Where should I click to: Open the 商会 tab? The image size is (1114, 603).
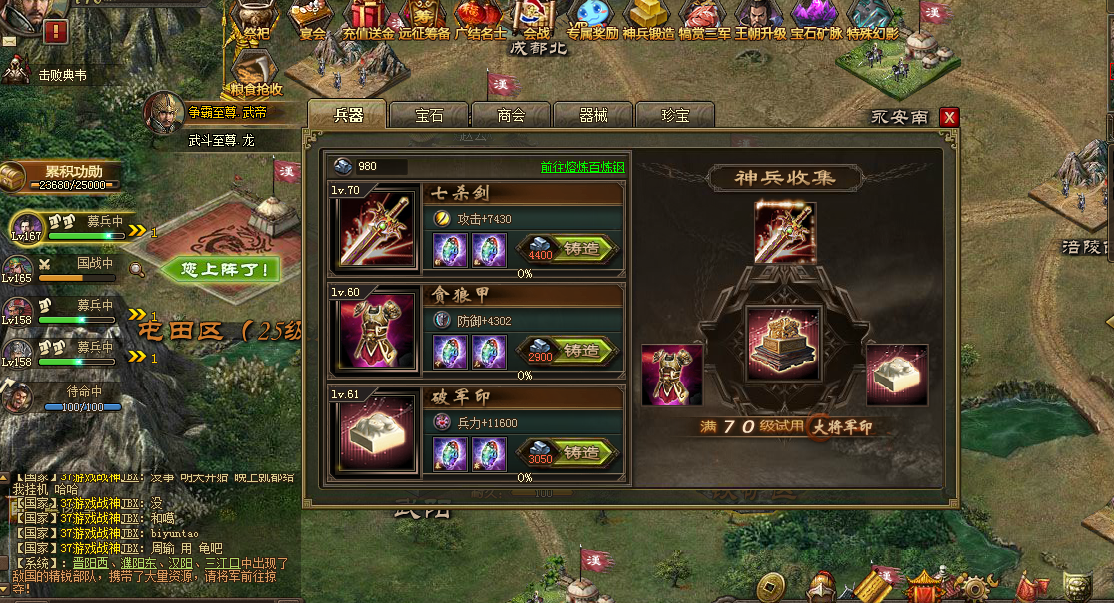tap(511, 115)
